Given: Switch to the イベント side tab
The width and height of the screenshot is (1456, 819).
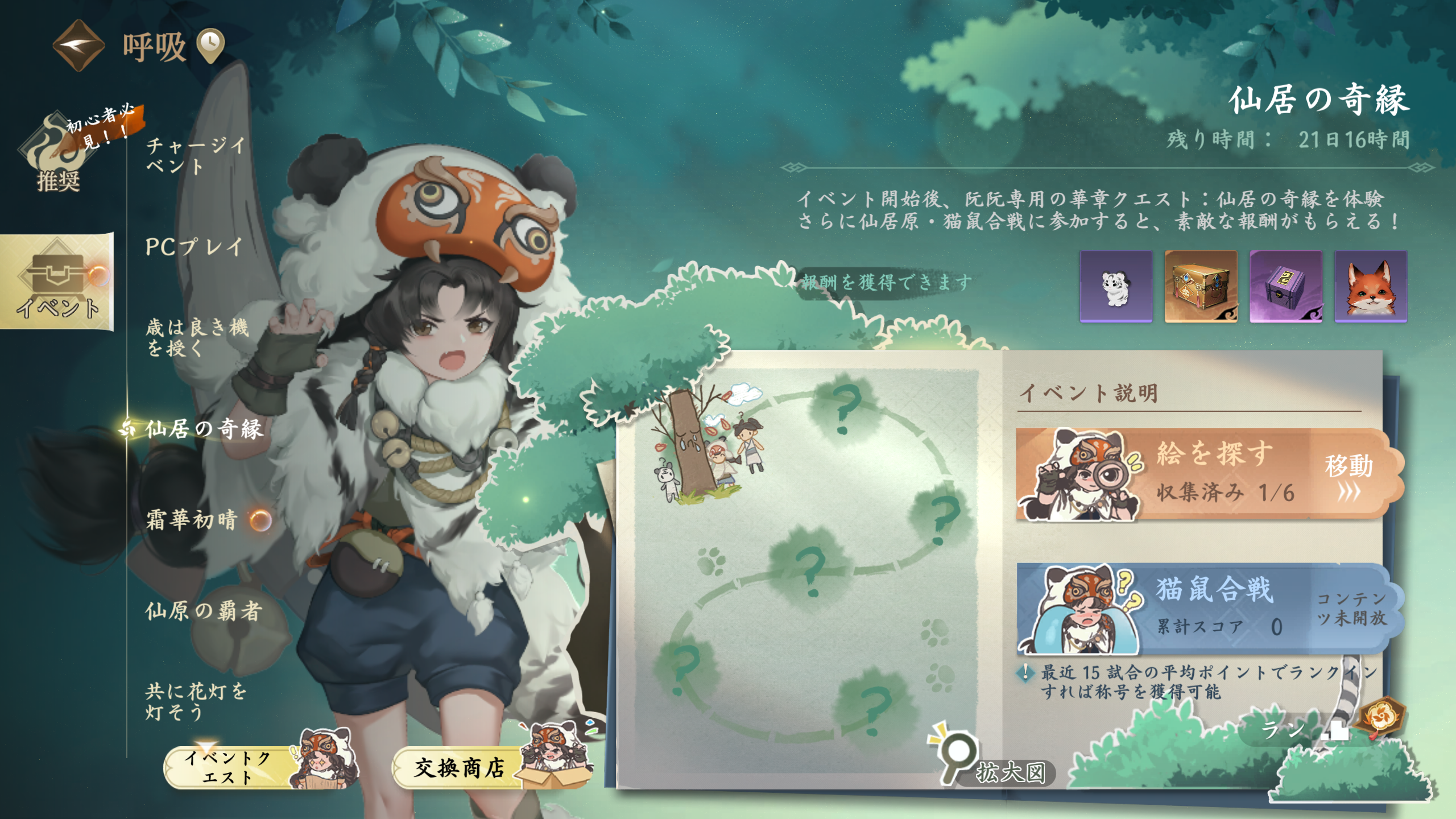Looking at the screenshot, I should 57,282.
